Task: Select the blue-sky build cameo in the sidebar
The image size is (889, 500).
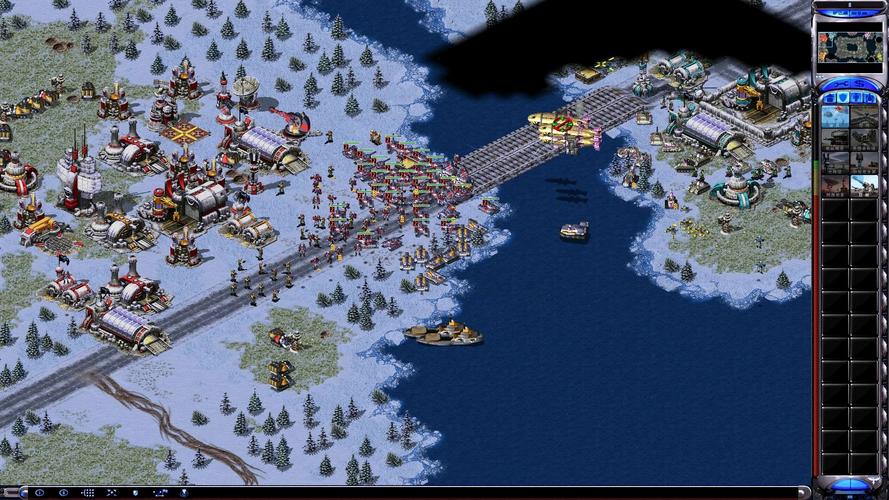Action: pos(836,115)
